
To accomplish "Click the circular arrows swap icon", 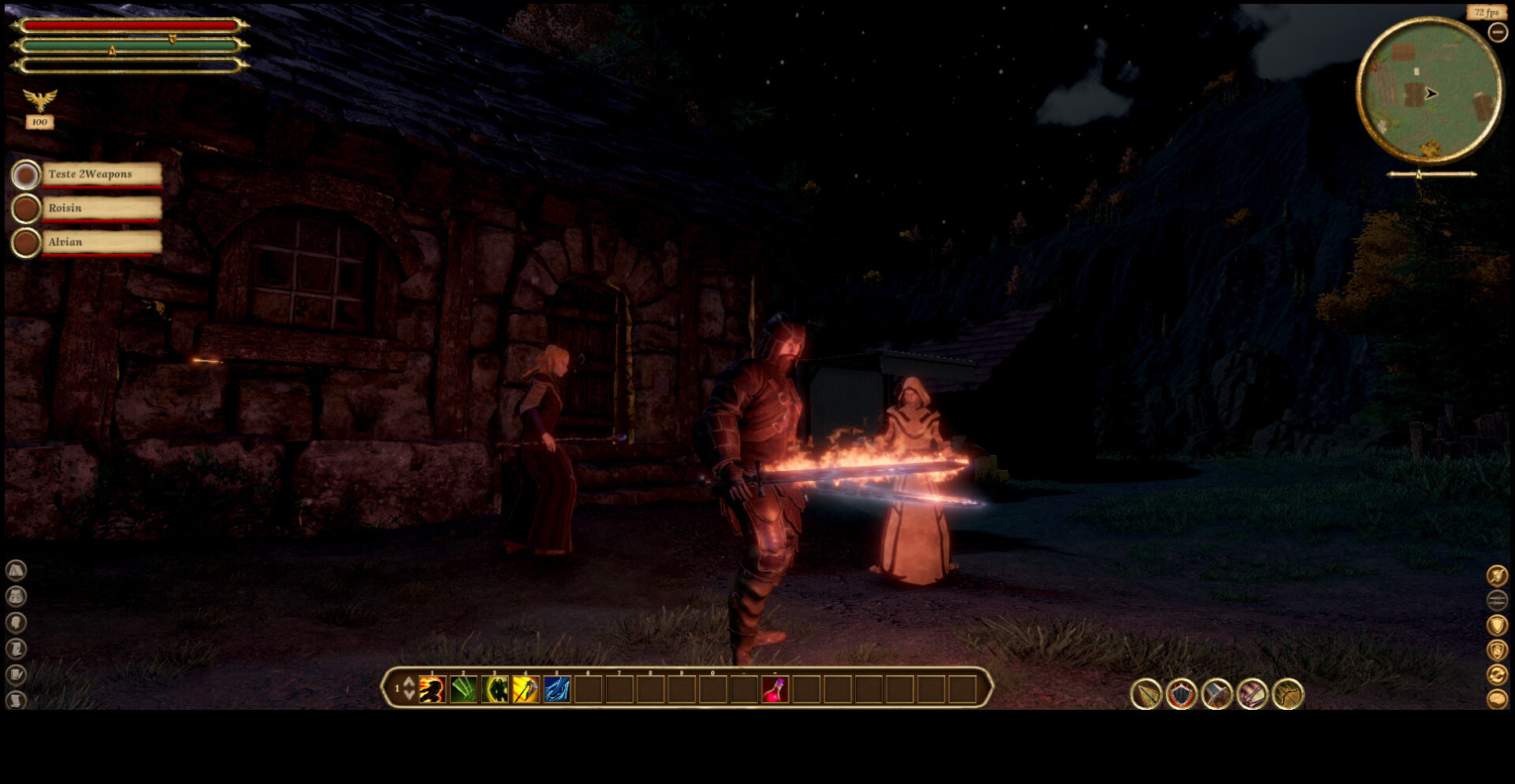I will pos(1497,674).
